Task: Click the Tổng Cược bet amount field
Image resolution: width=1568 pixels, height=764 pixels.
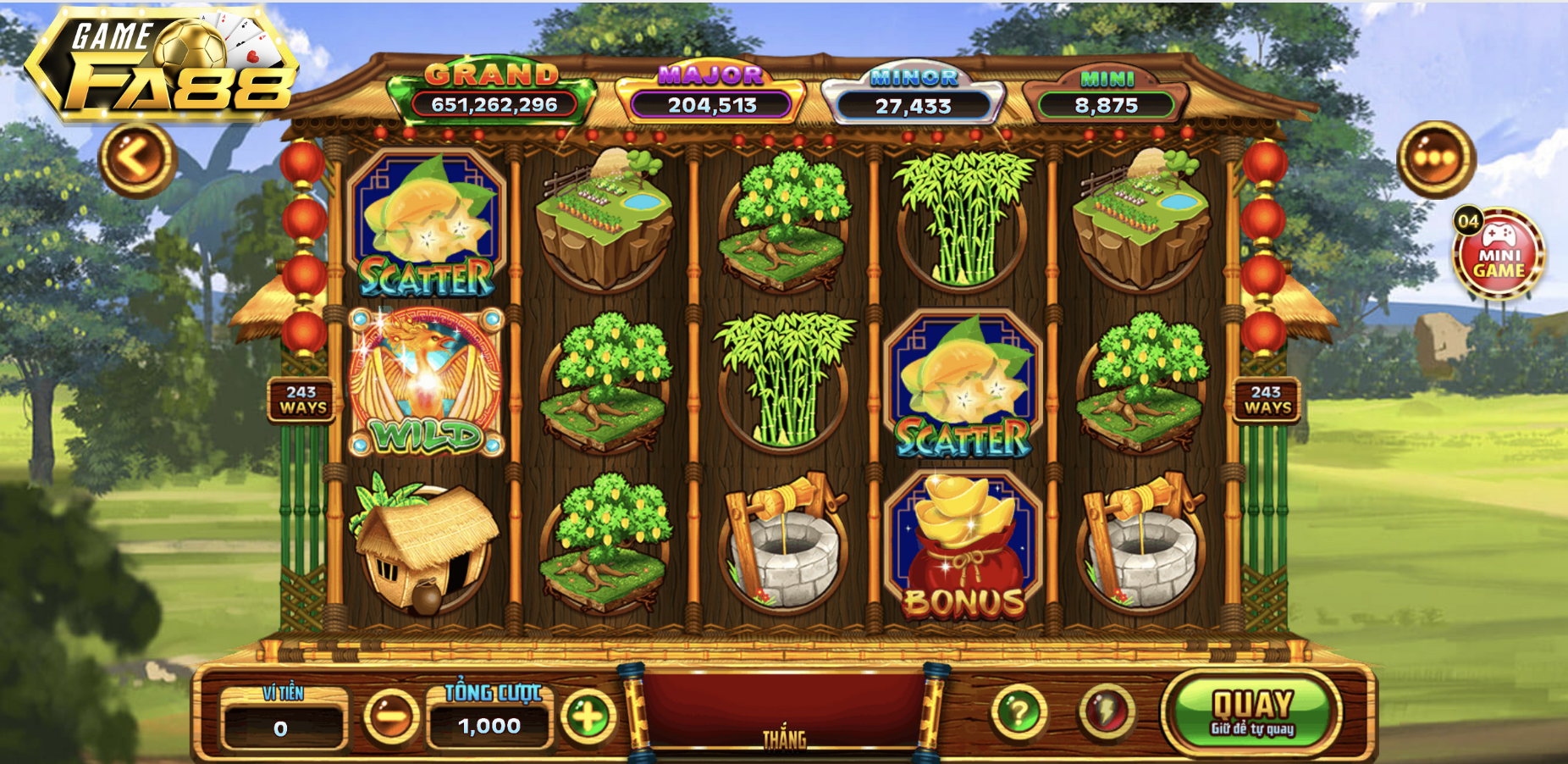Action: [491, 724]
